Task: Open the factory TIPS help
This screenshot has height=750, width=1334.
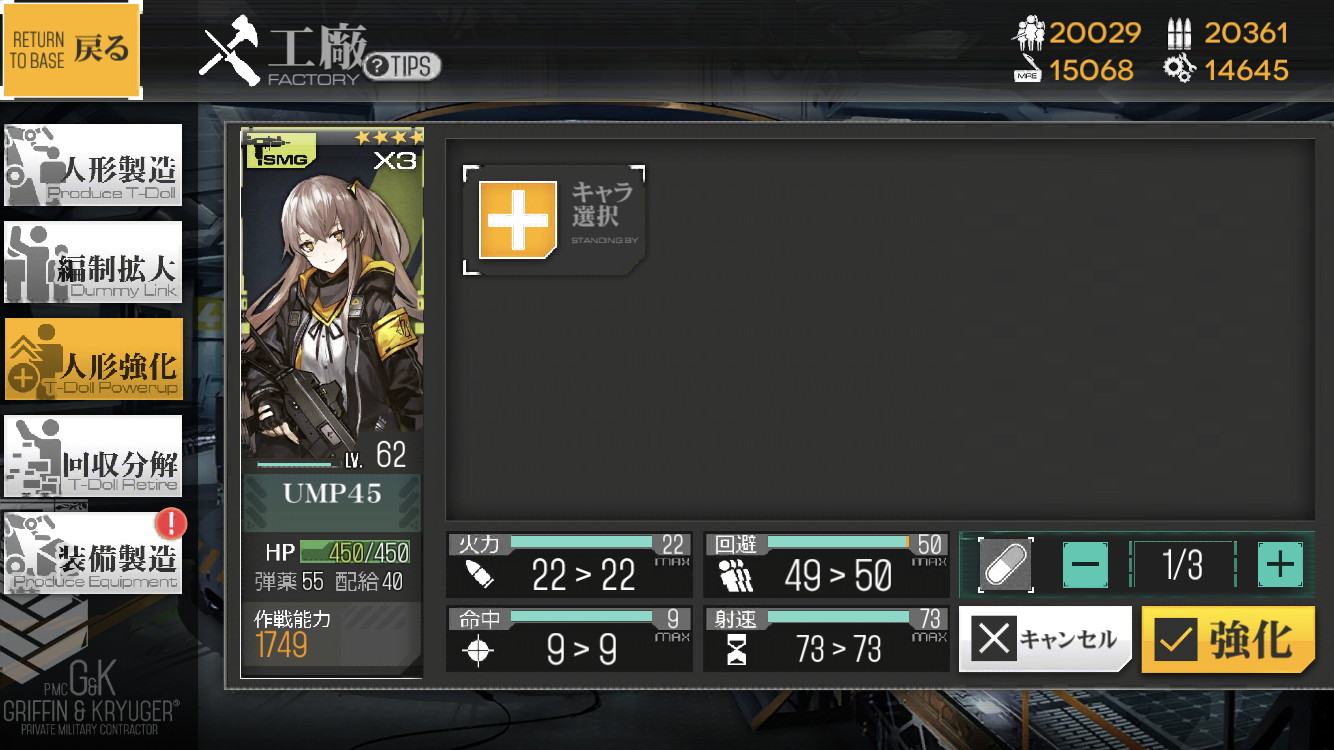Action: pyautogui.click(x=402, y=67)
